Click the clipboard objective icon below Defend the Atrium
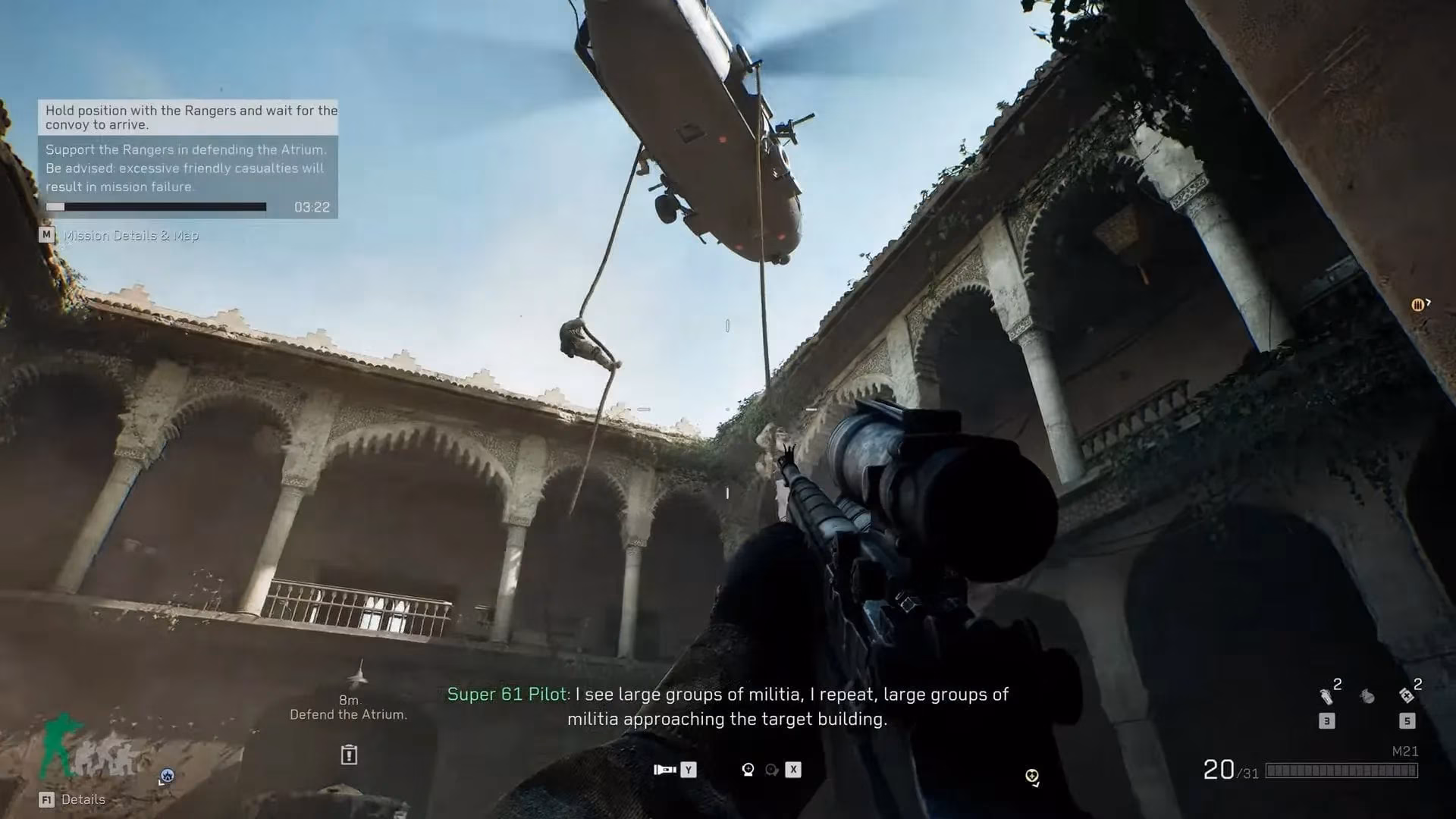The image size is (1456, 819). [349, 755]
